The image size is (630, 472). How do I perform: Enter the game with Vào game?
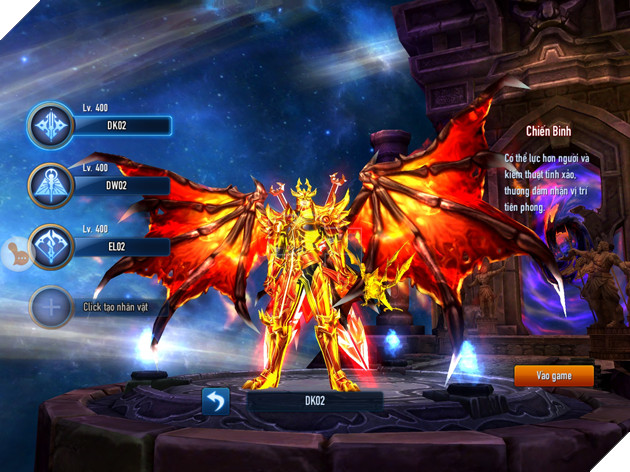tap(553, 375)
